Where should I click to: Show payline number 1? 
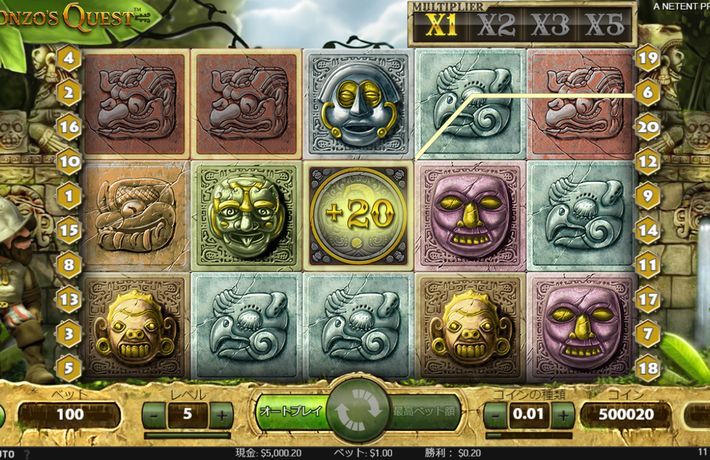coord(69,196)
